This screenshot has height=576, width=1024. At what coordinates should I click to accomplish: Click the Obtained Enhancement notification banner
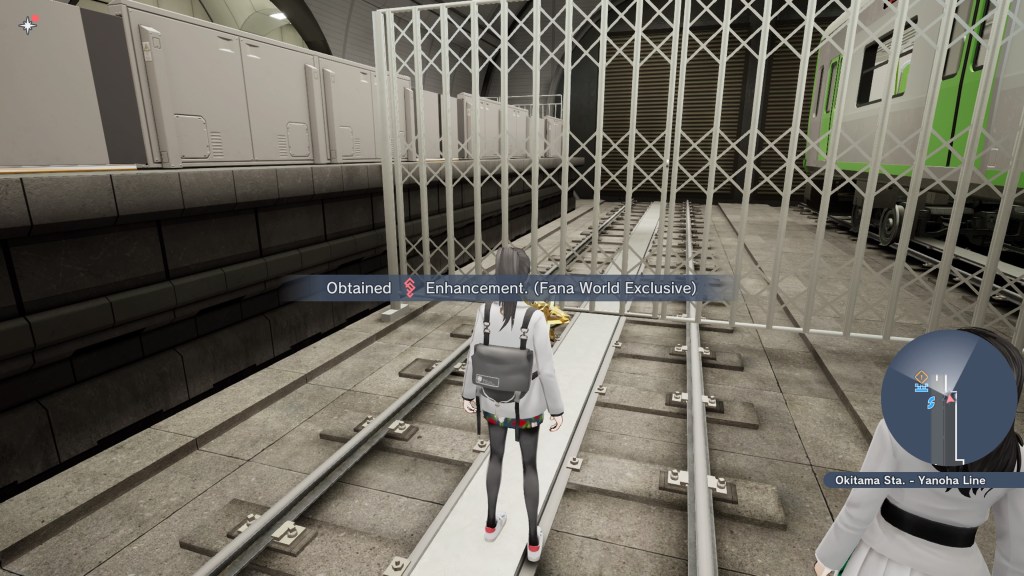(510, 288)
